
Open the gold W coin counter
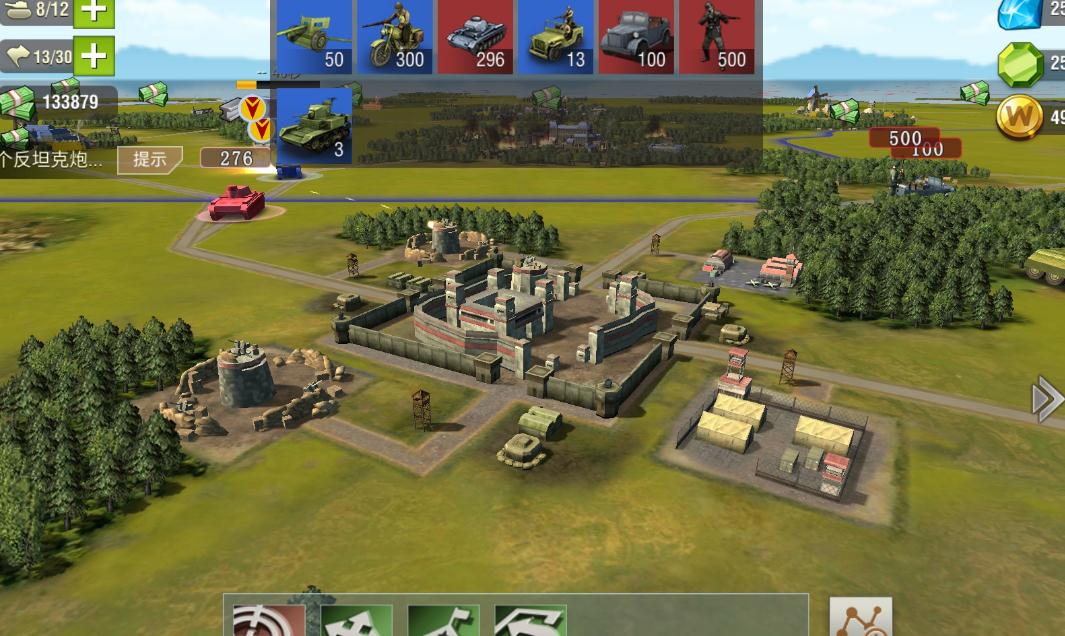coord(1020,117)
